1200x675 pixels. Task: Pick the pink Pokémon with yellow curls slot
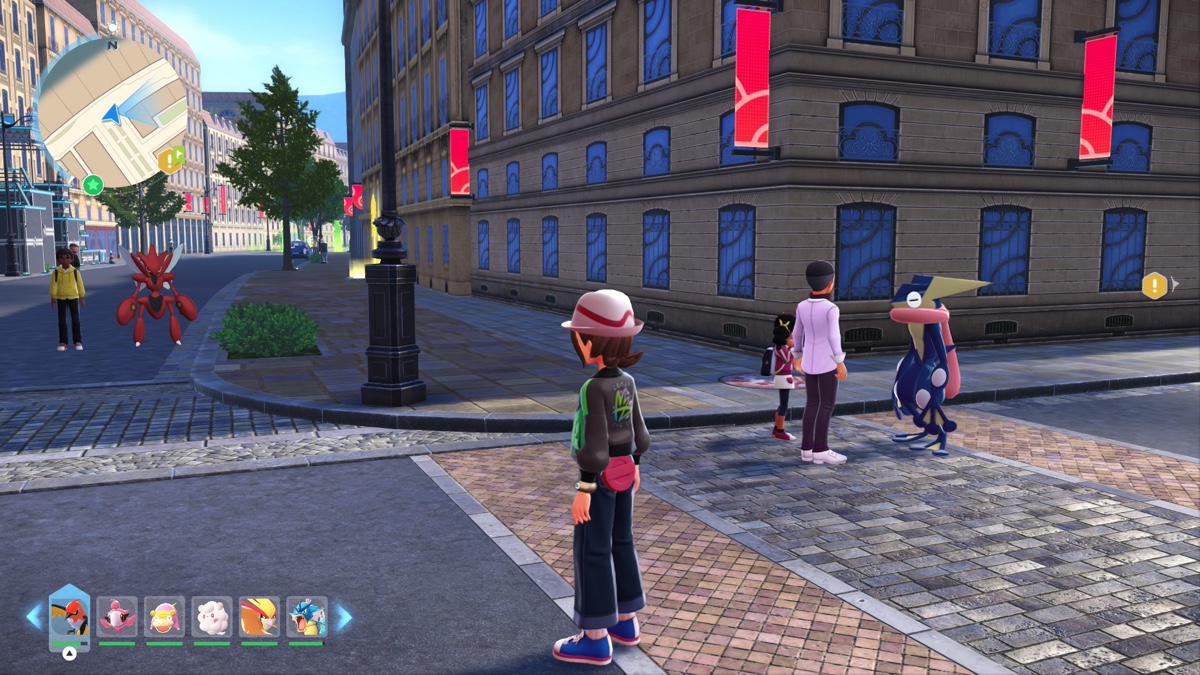click(x=164, y=617)
